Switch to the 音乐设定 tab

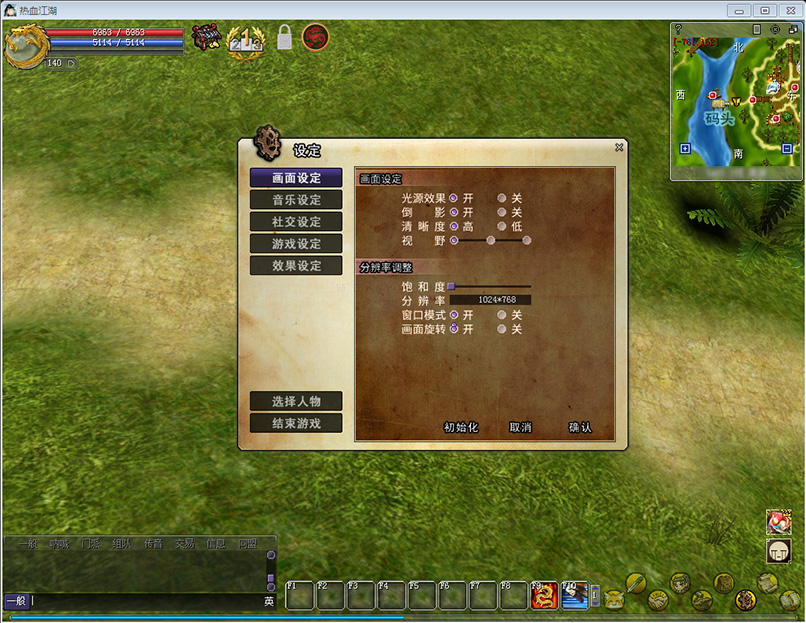(x=296, y=200)
